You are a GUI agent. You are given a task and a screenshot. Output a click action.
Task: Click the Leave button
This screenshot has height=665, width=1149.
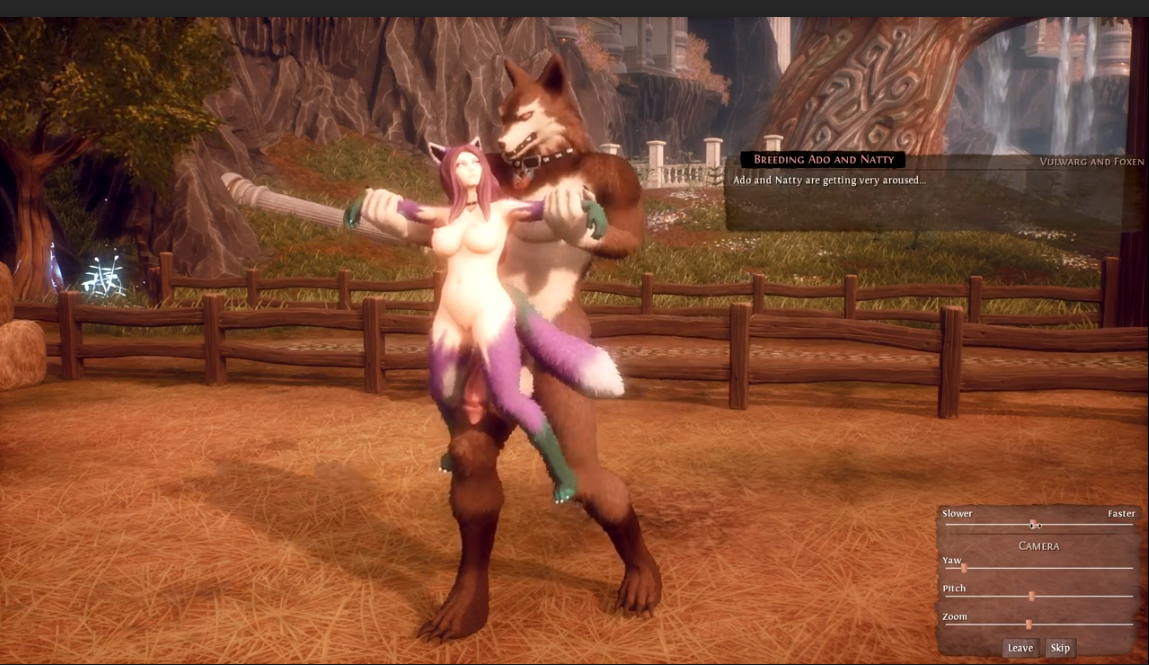click(x=1020, y=648)
